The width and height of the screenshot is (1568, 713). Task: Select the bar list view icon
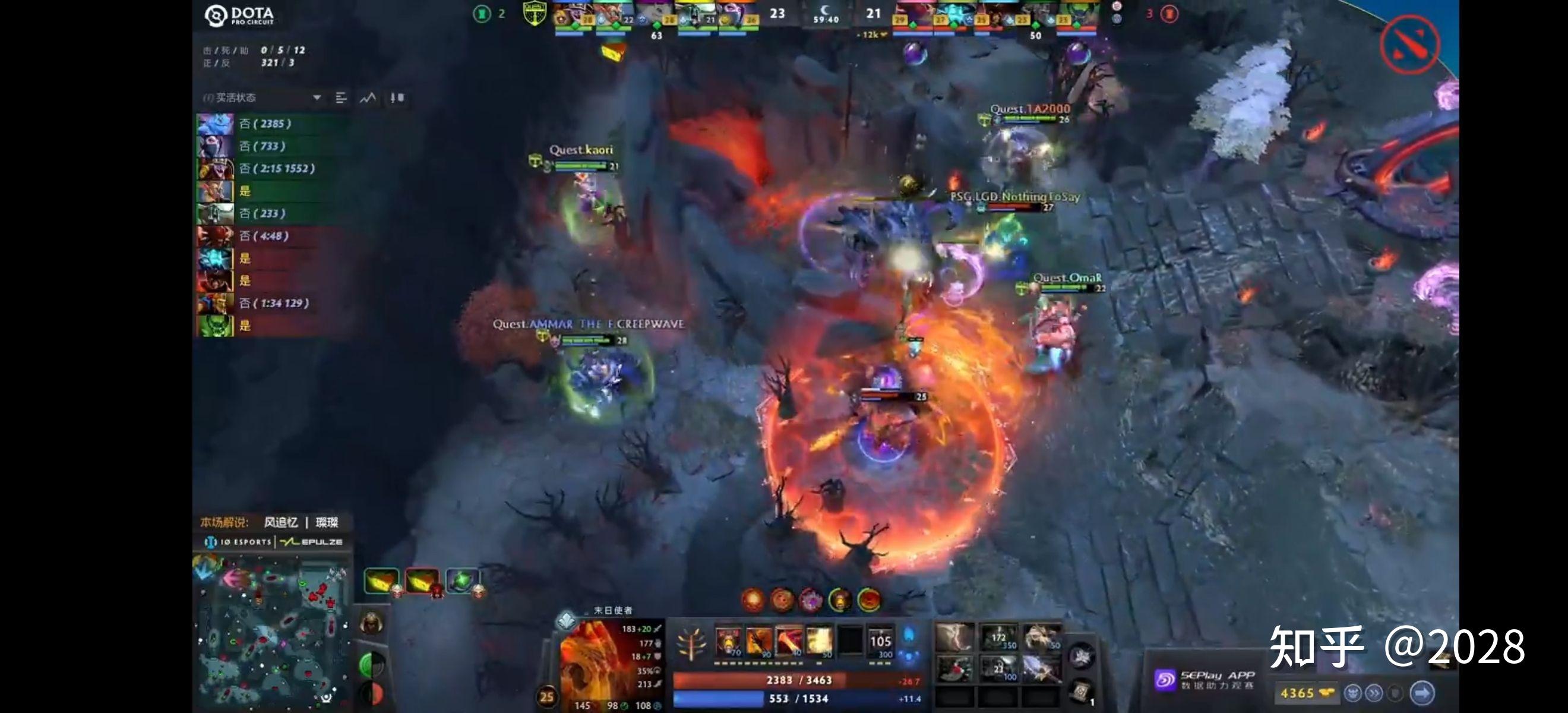coord(341,97)
